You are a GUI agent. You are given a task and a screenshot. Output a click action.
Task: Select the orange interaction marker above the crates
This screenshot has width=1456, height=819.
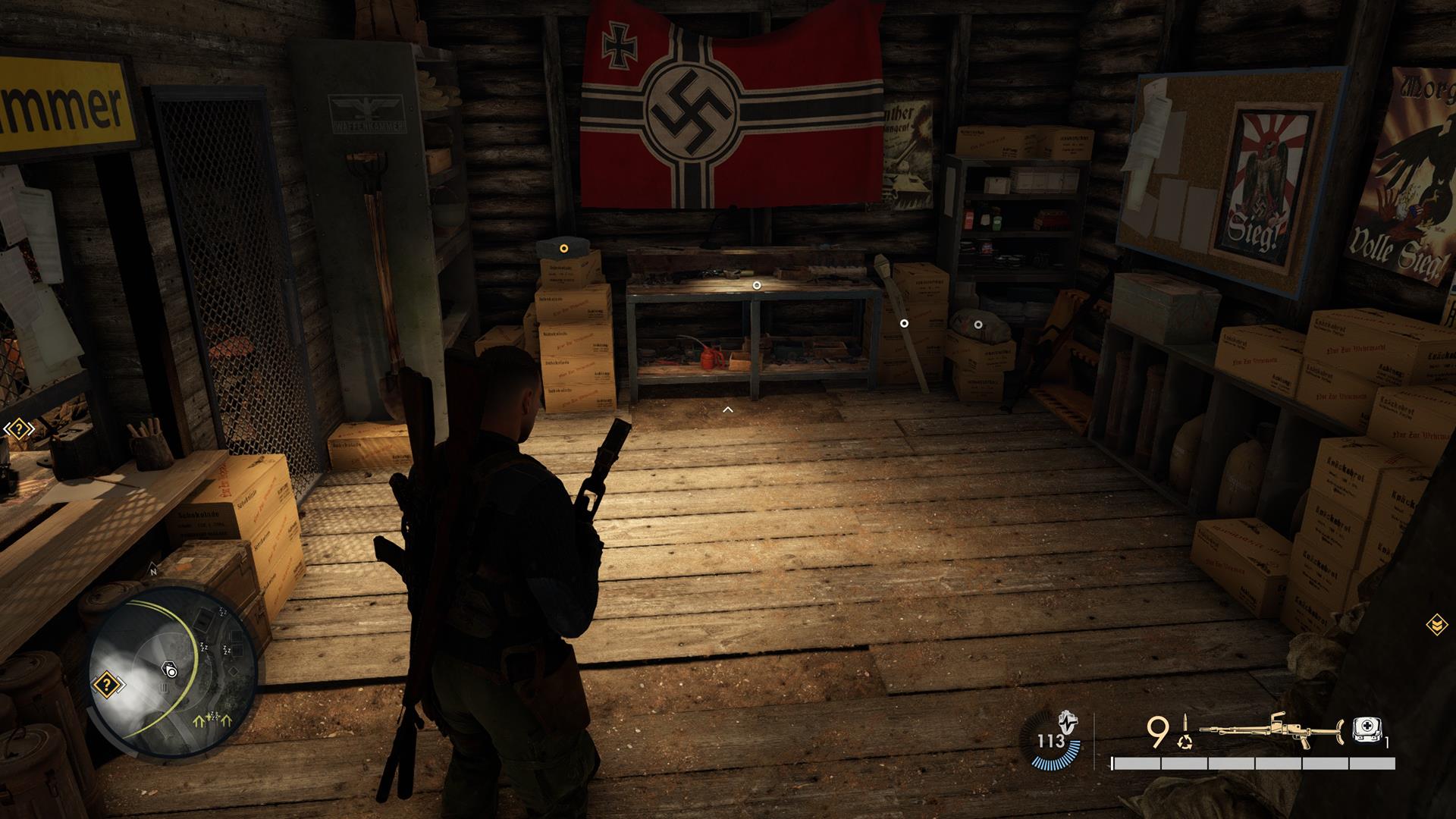[563, 248]
